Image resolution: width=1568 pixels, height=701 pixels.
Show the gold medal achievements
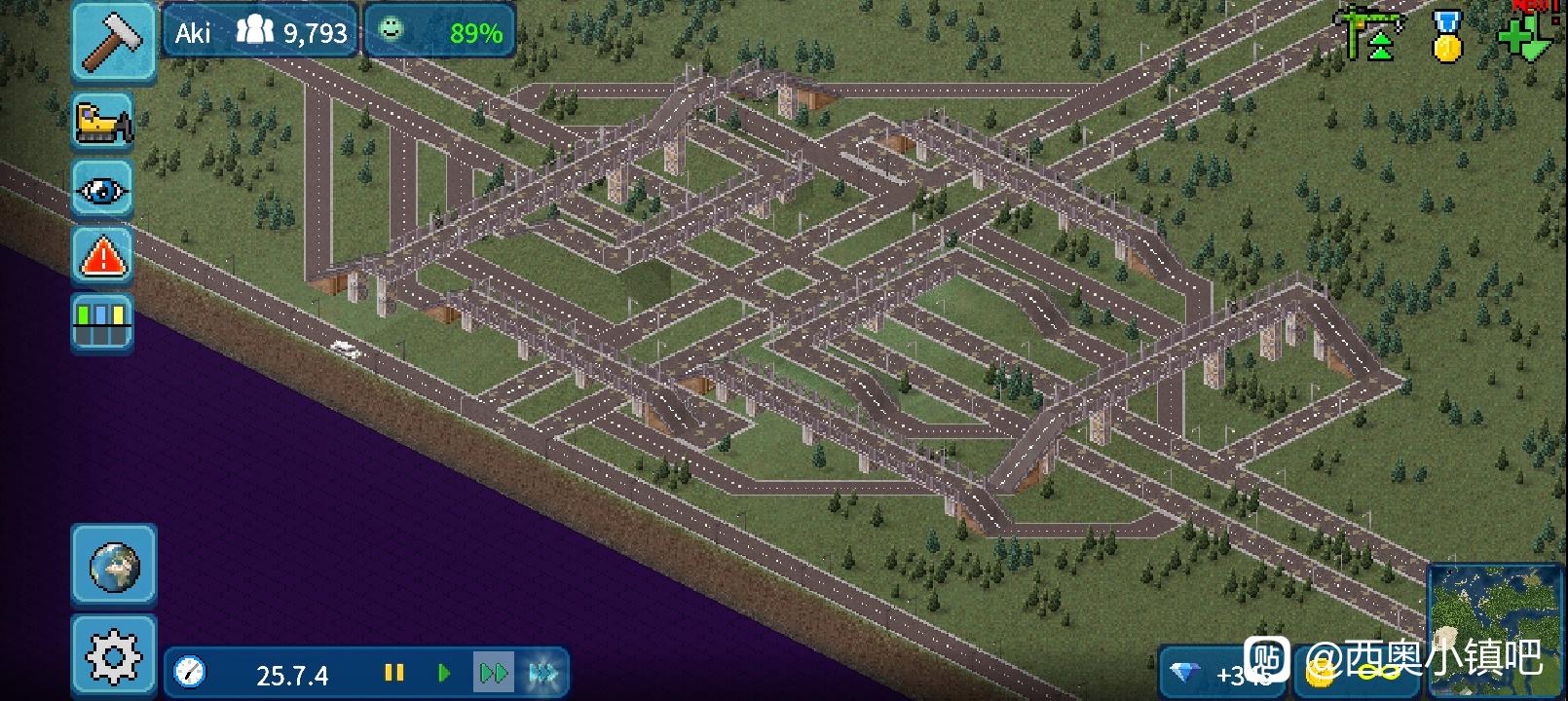1447,37
